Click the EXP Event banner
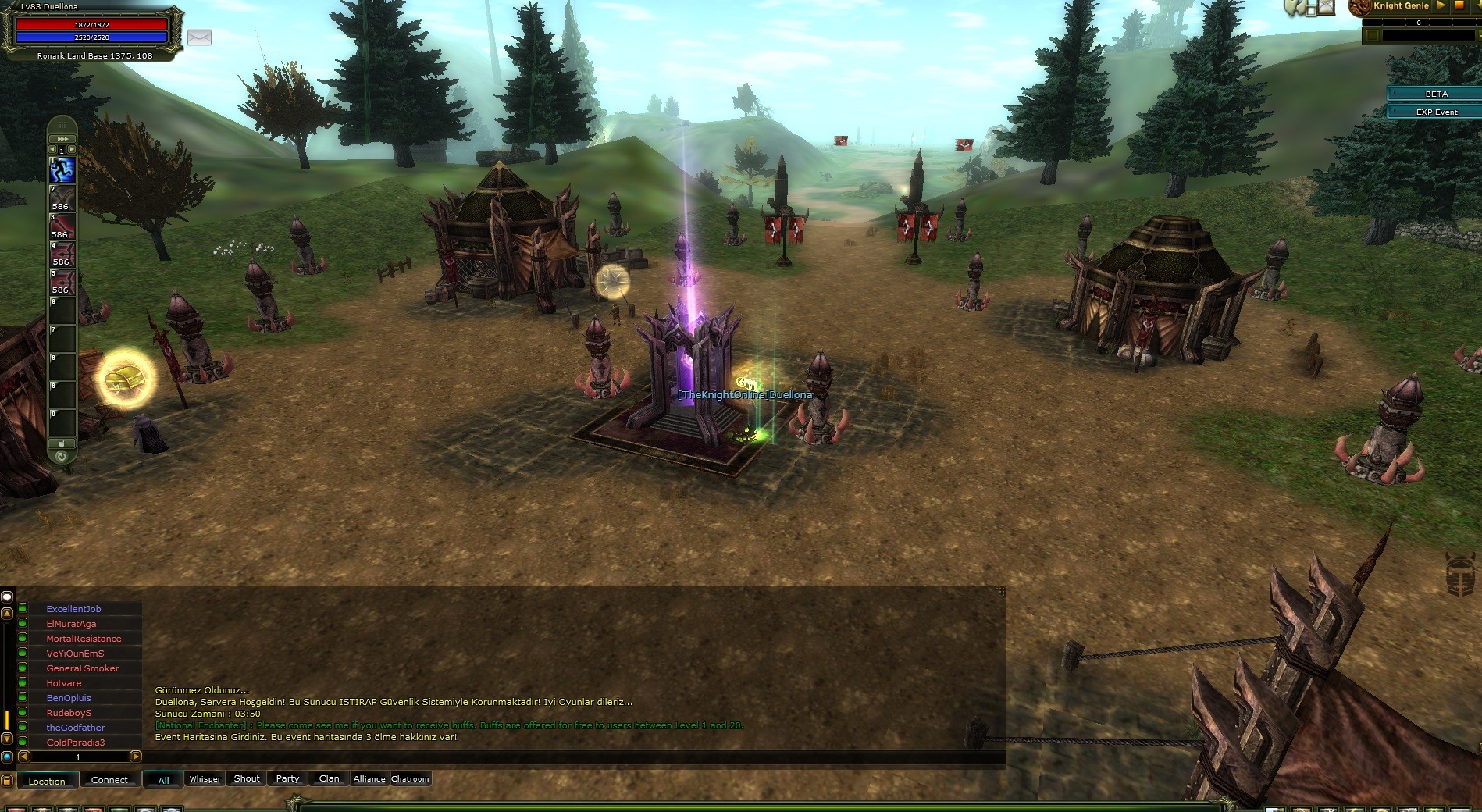The height and width of the screenshot is (812, 1482). tap(1436, 112)
